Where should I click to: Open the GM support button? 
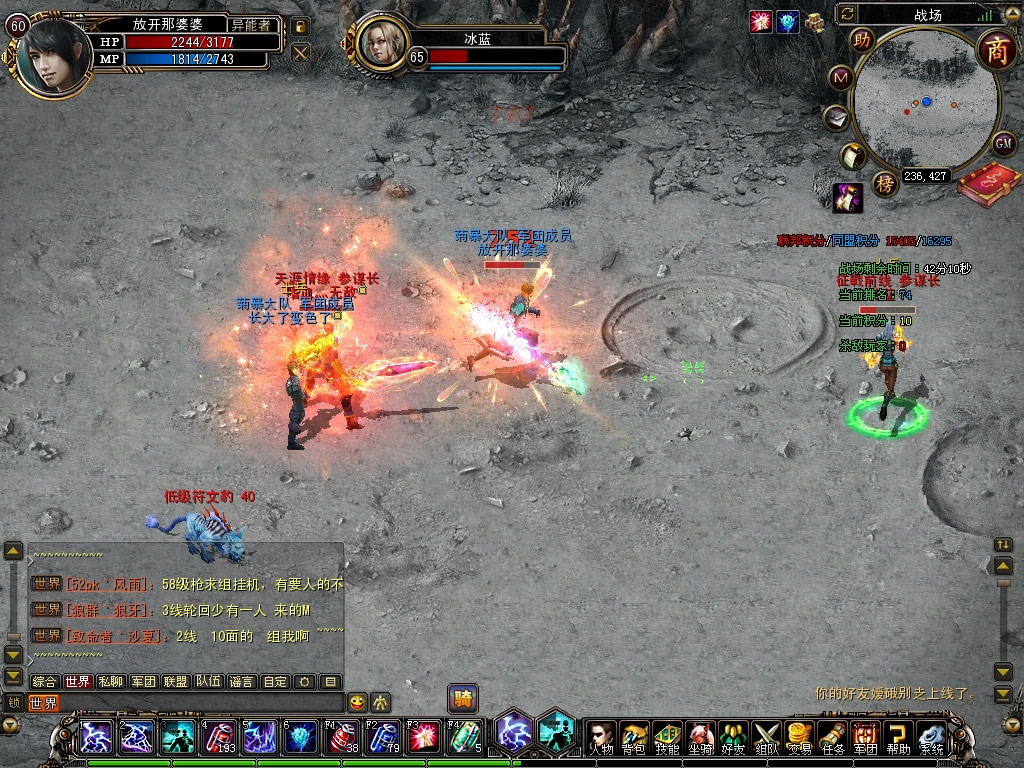click(x=1004, y=143)
